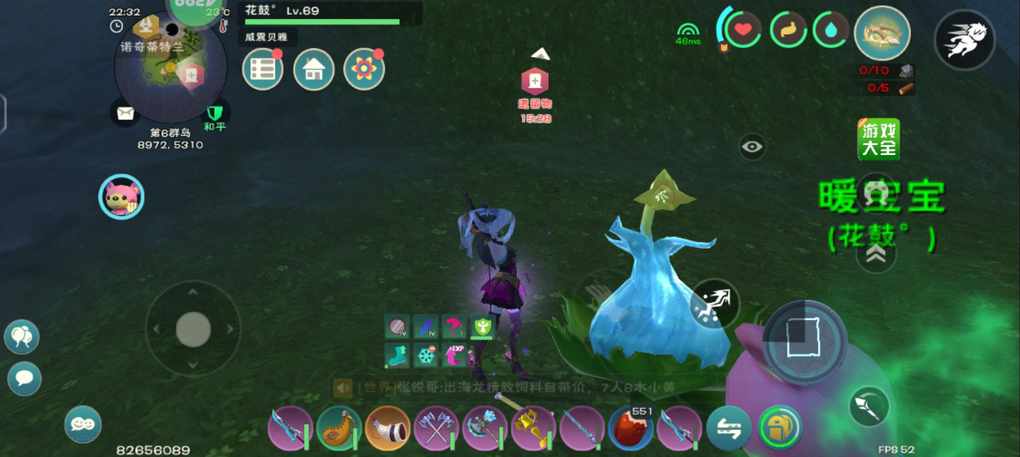Select the meat slot with 551
This screenshot has height=457, width=1020.
630,428
